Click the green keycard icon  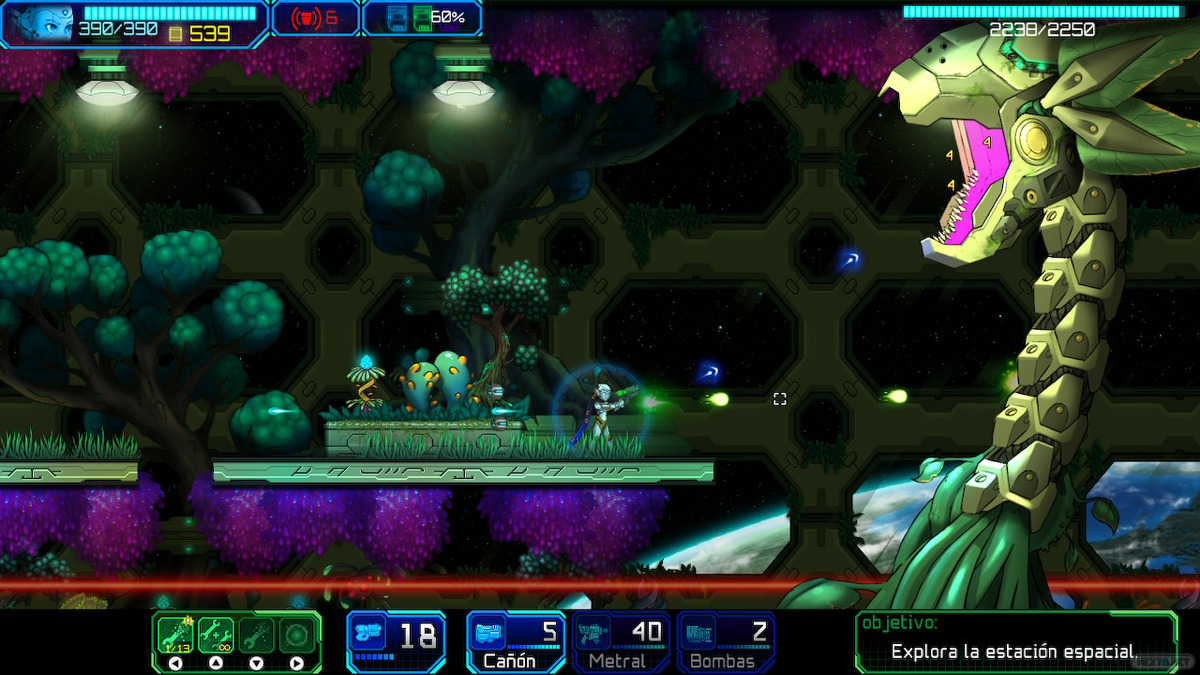point(421,18)
